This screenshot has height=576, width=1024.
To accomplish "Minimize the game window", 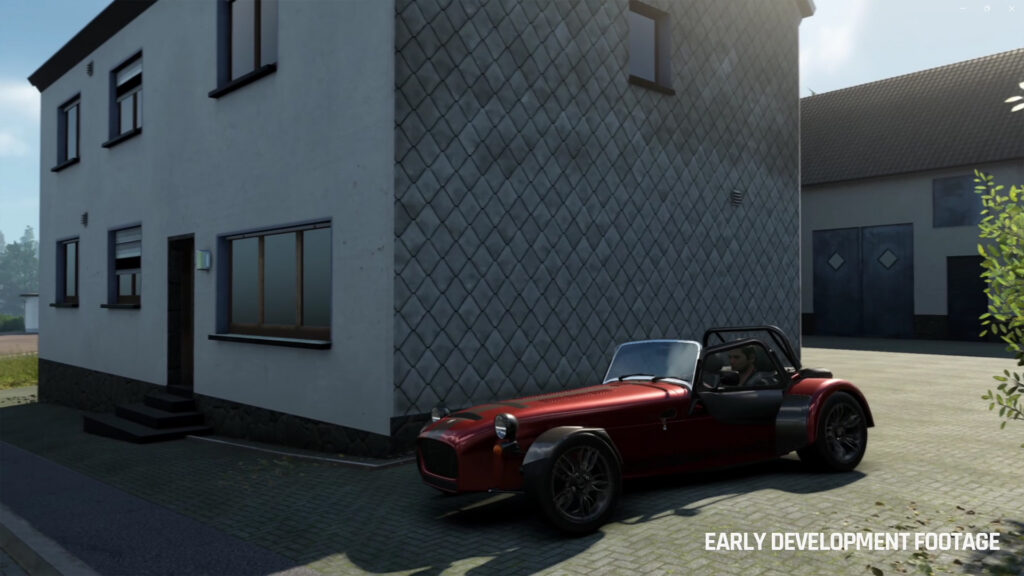I will point(964,8).
